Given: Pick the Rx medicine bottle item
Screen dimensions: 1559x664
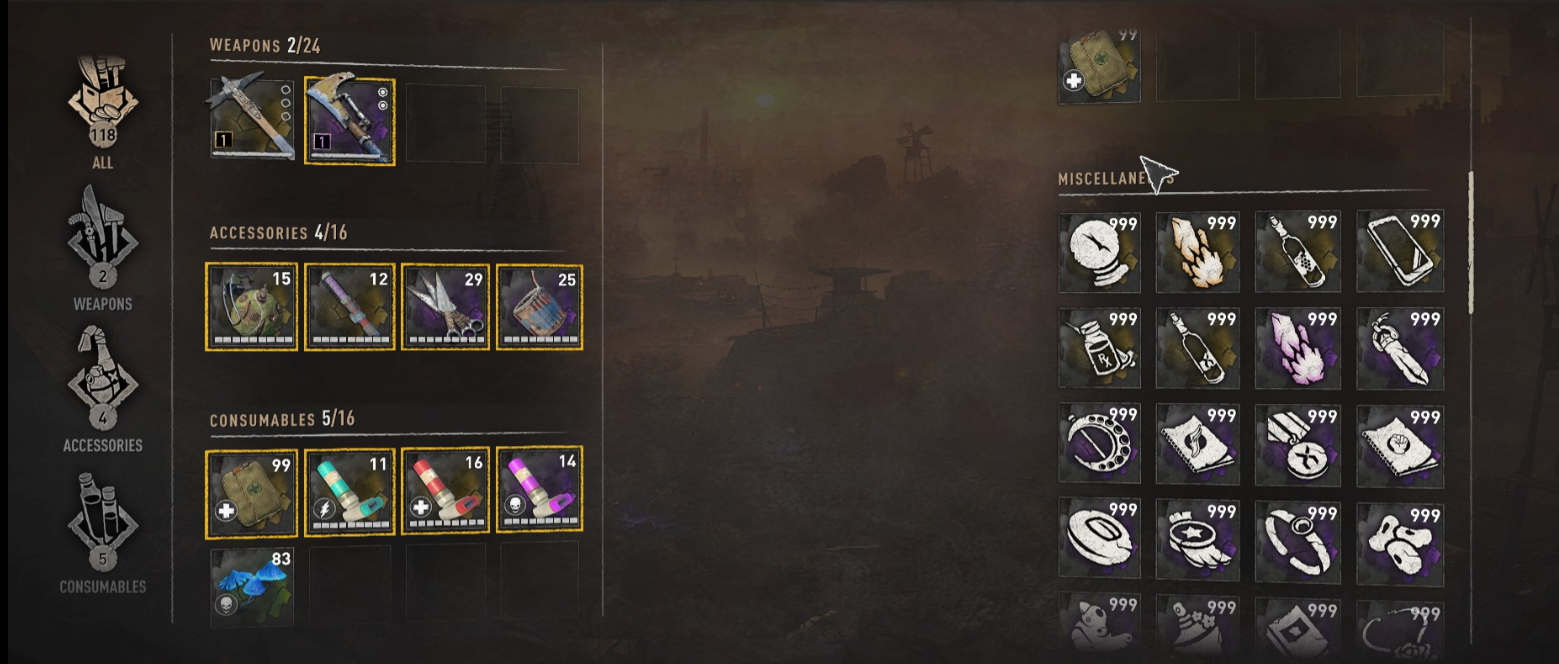Looking at the screenshot, I should tap(1099, 348).
